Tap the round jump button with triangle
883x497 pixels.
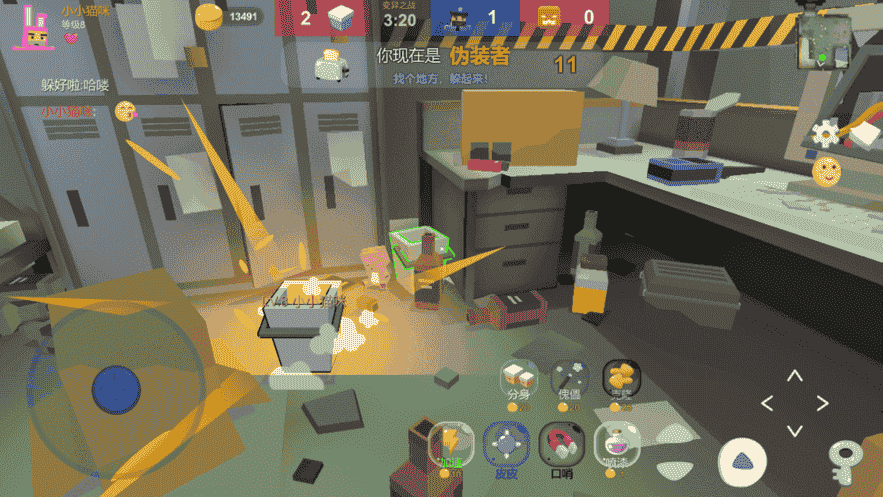click(741, 460)
